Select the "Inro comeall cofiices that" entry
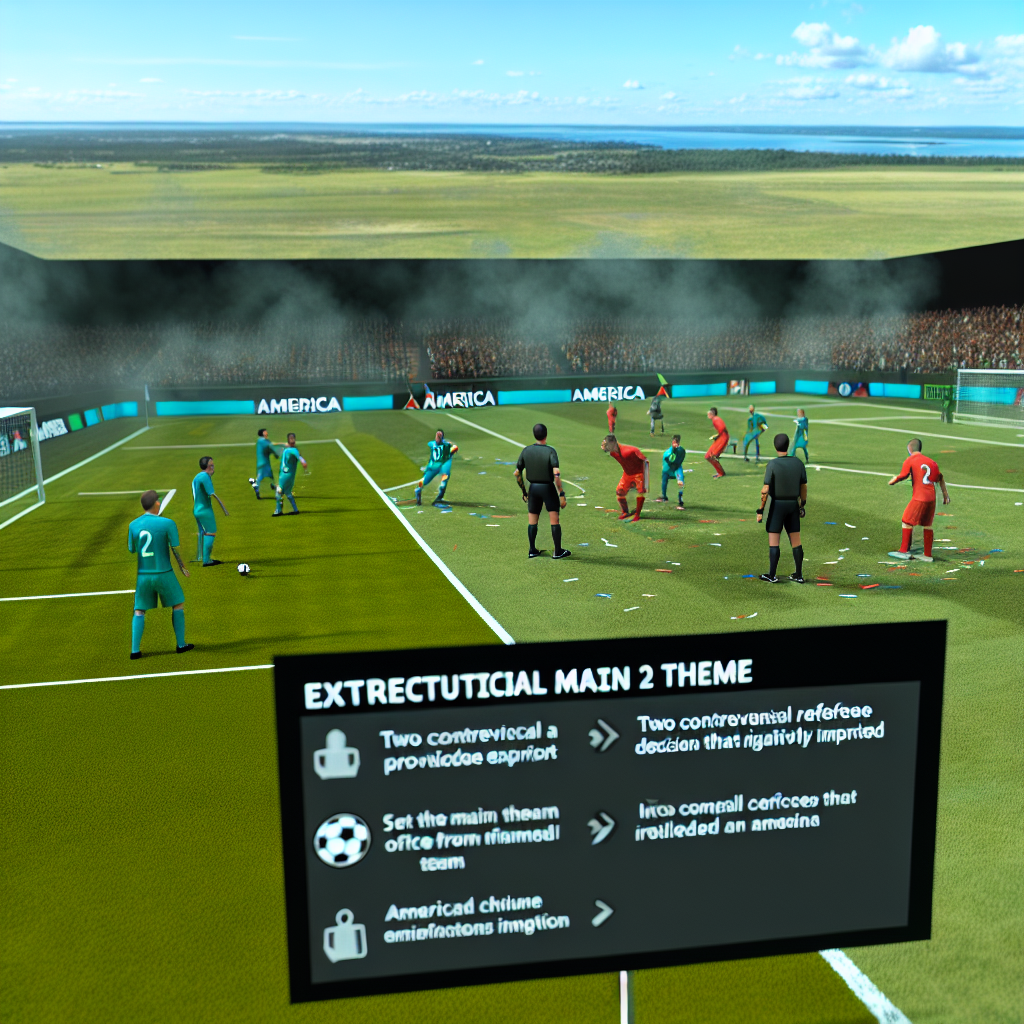 pos(745,811)
